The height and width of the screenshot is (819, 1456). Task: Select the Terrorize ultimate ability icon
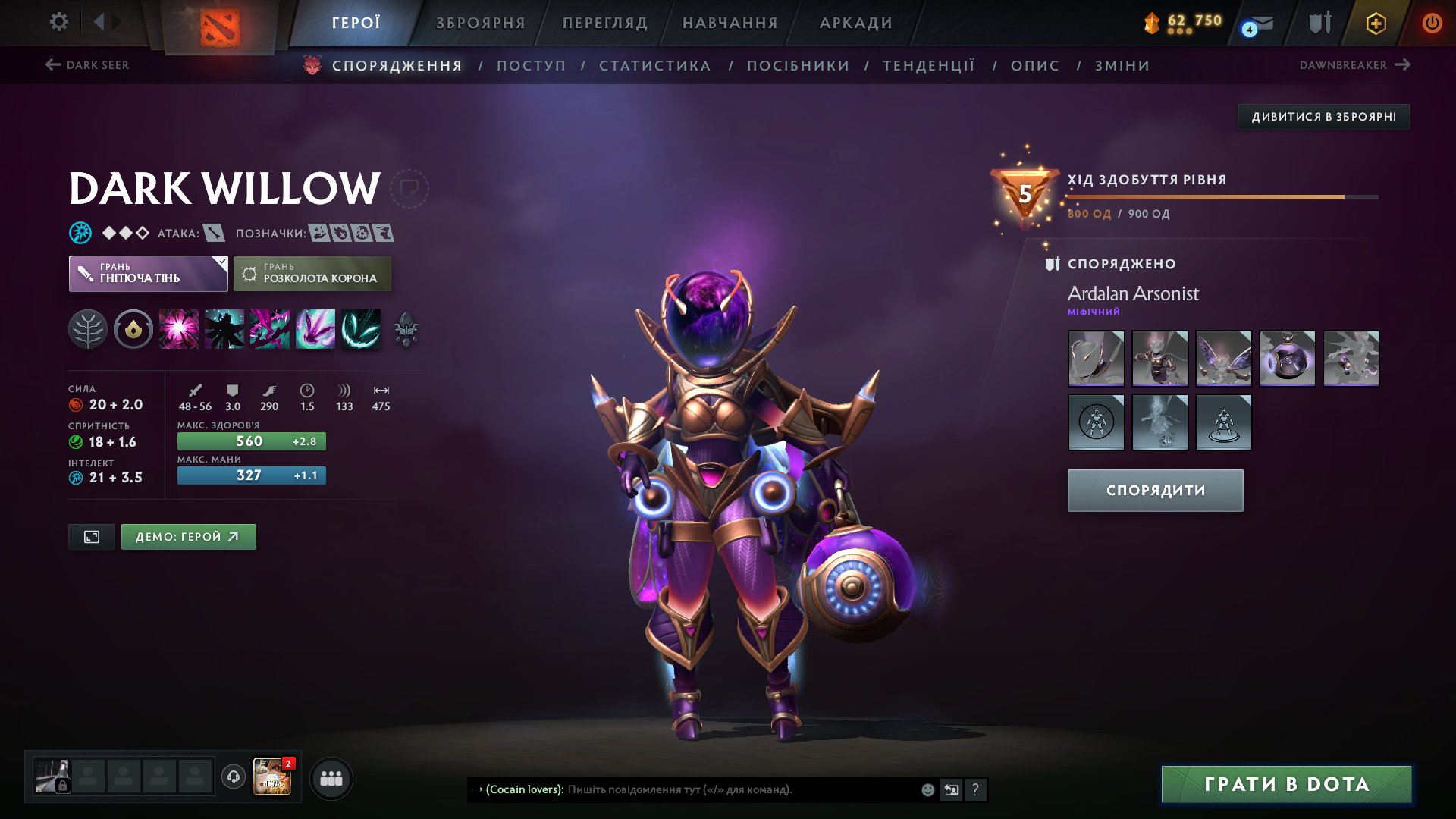(362, 328)
